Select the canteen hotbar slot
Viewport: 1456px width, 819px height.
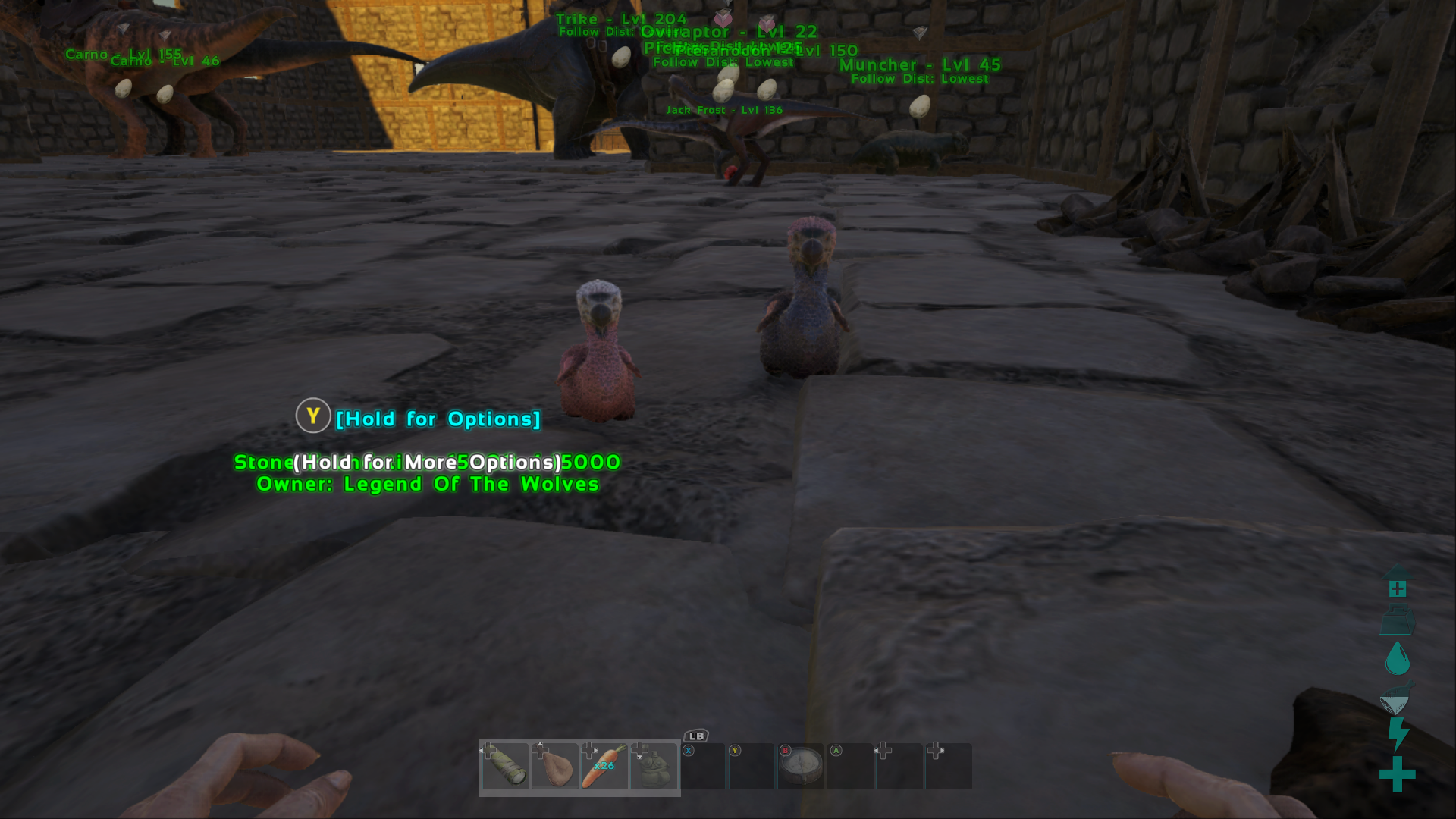(x=654, y=767)
